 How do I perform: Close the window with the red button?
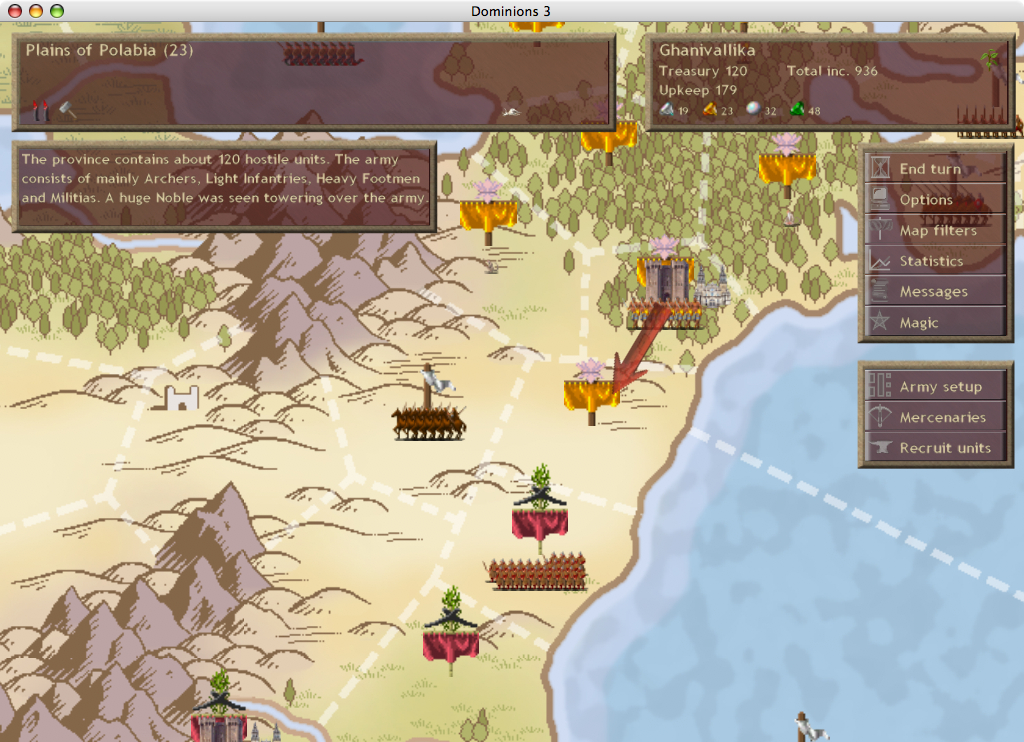click(x=14, y=10)
